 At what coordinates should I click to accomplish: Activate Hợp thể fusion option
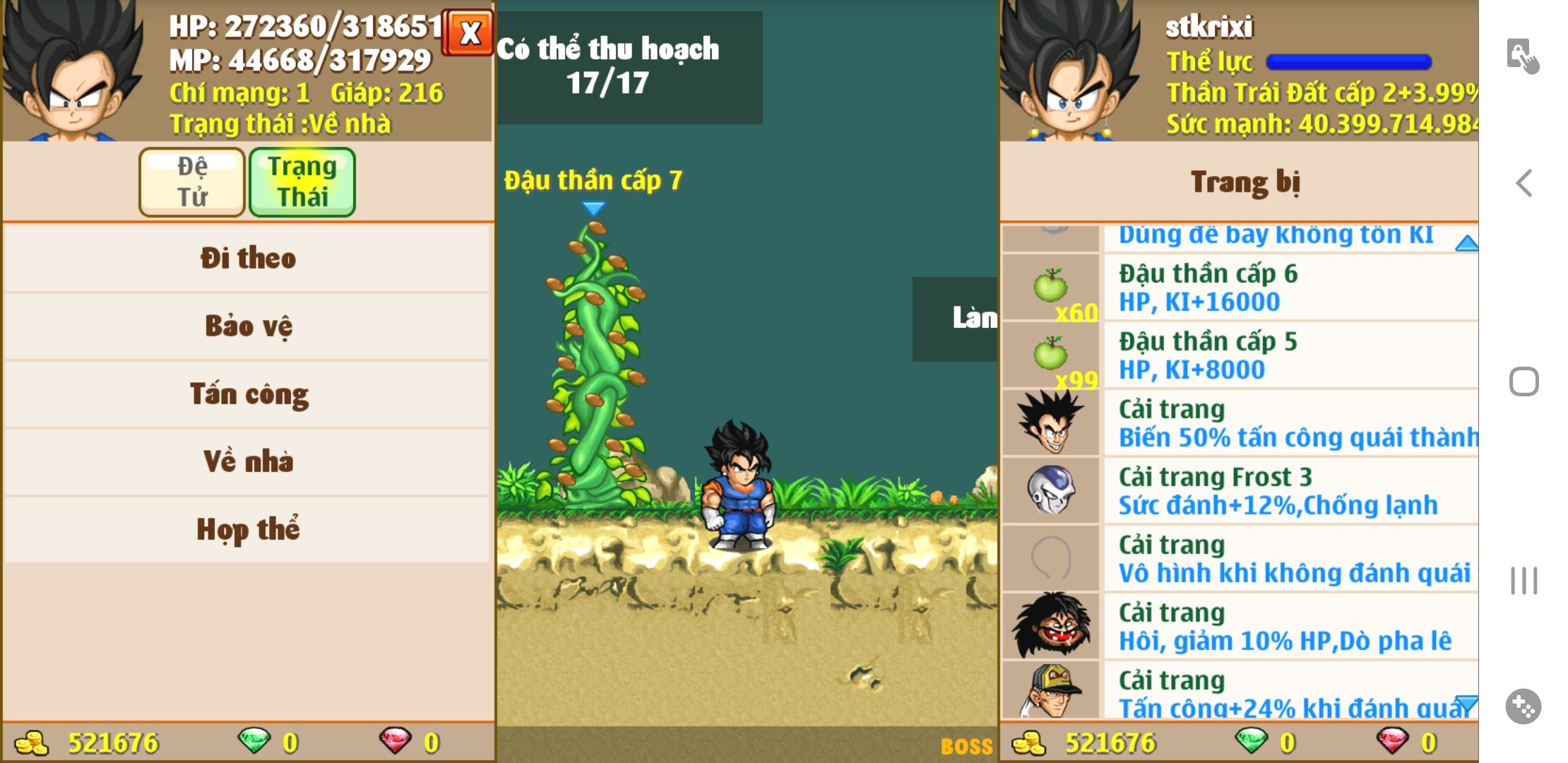click(247, 529)
